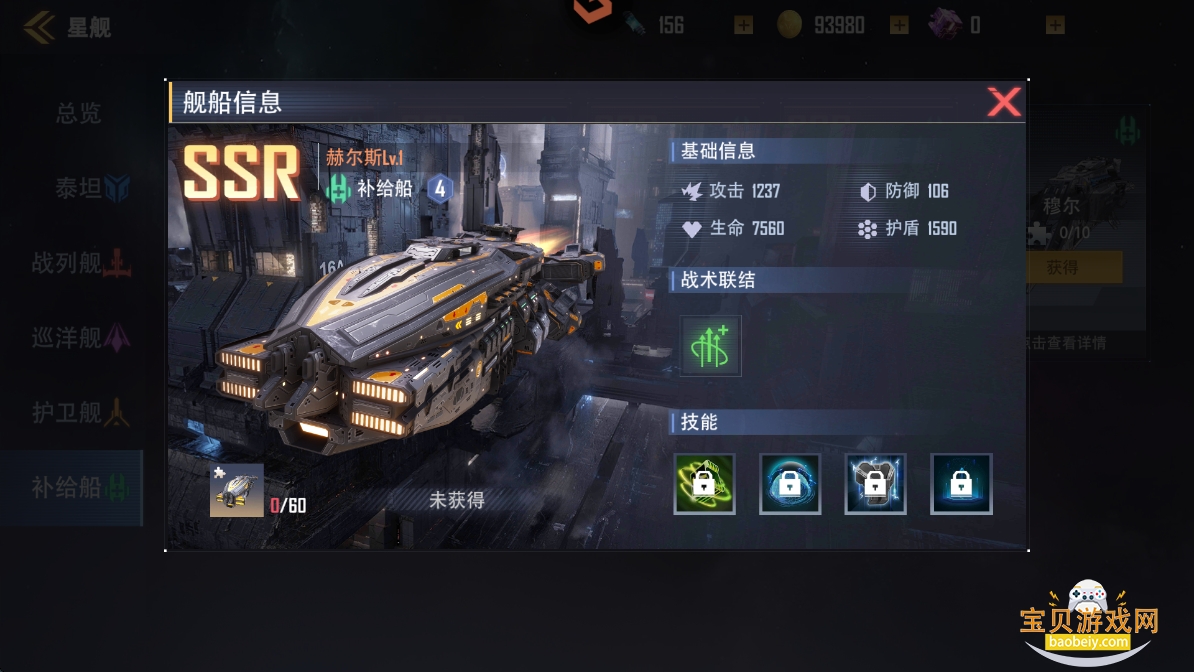Select the silver armor locked skill icon
Screen dimensions: 1194x672
pyautogui.click(x=875, y=484)
